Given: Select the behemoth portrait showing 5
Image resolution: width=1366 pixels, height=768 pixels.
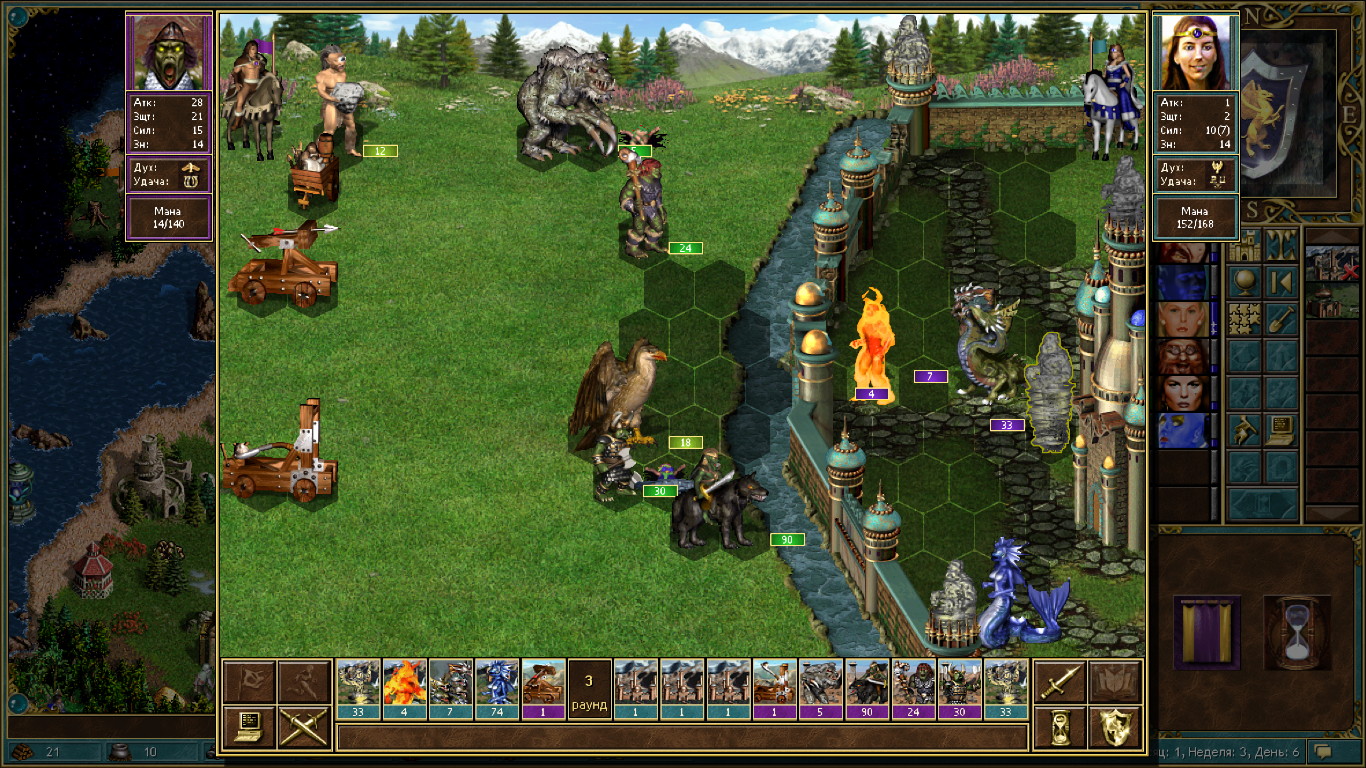Looking at the screenshot, I should [x=822, y=682].
